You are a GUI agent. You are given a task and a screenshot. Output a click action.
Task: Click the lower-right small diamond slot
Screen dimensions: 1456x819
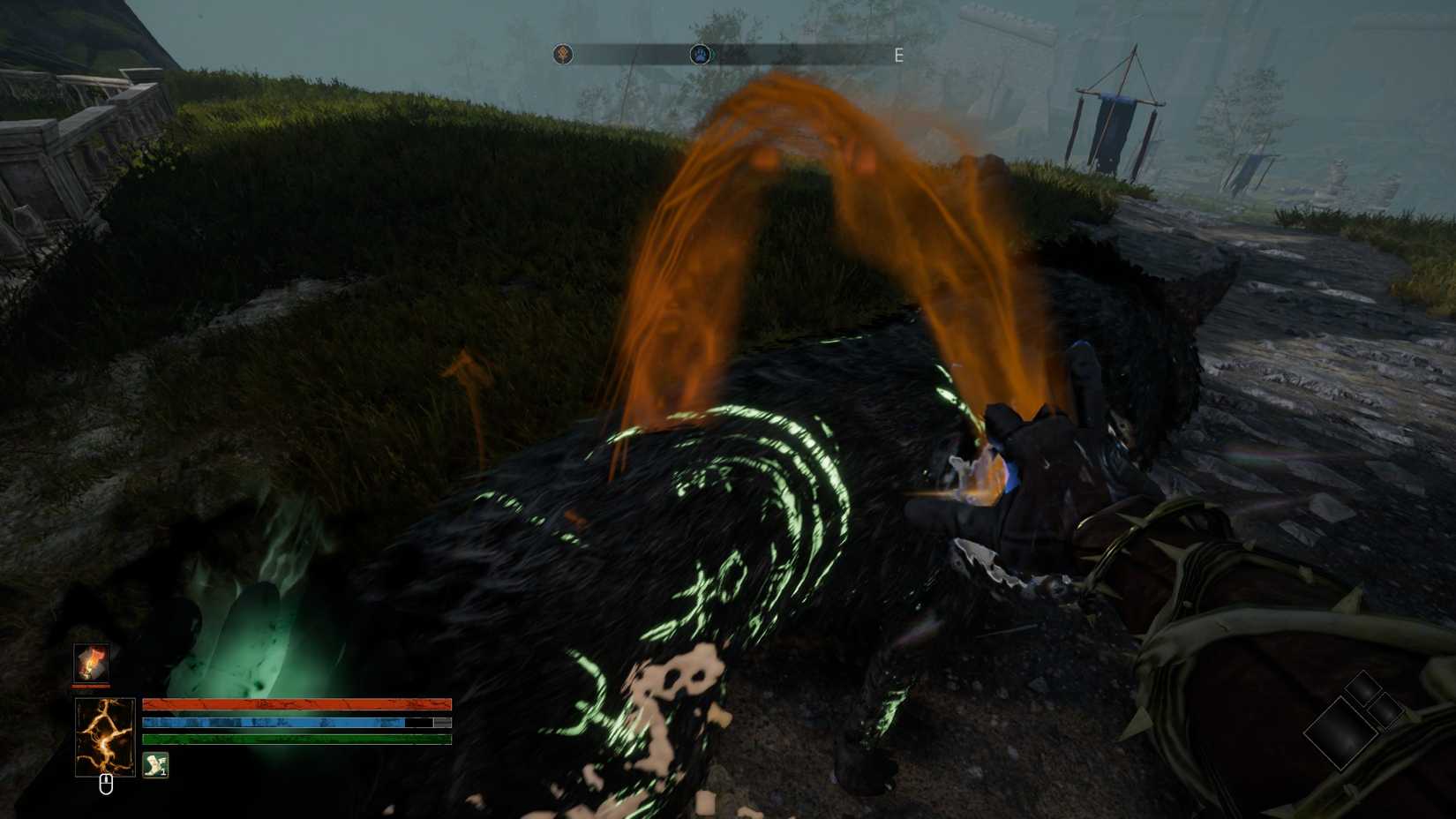click(1385, 711)
